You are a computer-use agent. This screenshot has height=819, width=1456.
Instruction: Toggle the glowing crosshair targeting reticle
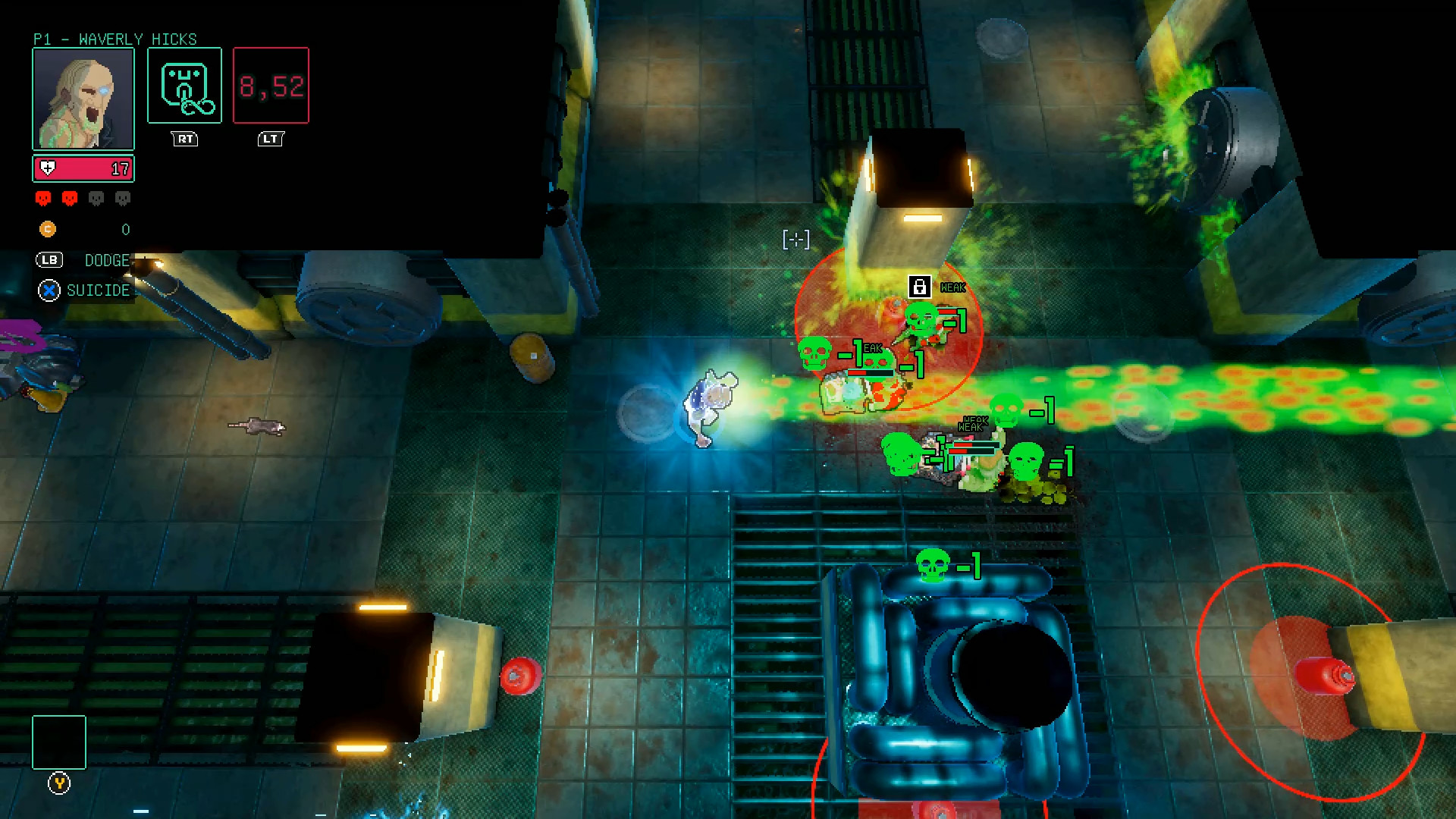795,239
